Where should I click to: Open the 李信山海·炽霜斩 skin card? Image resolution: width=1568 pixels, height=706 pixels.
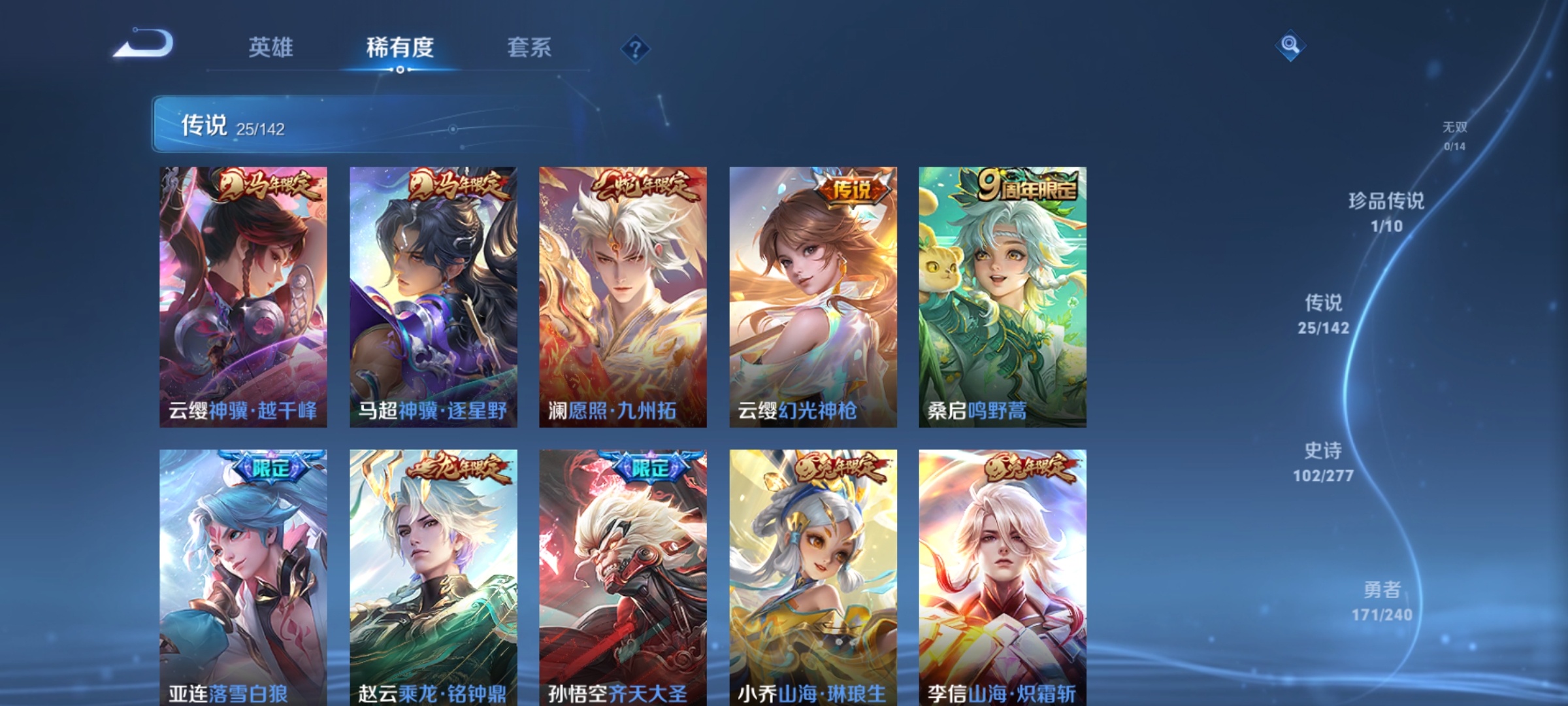(x=1002, y=575)
